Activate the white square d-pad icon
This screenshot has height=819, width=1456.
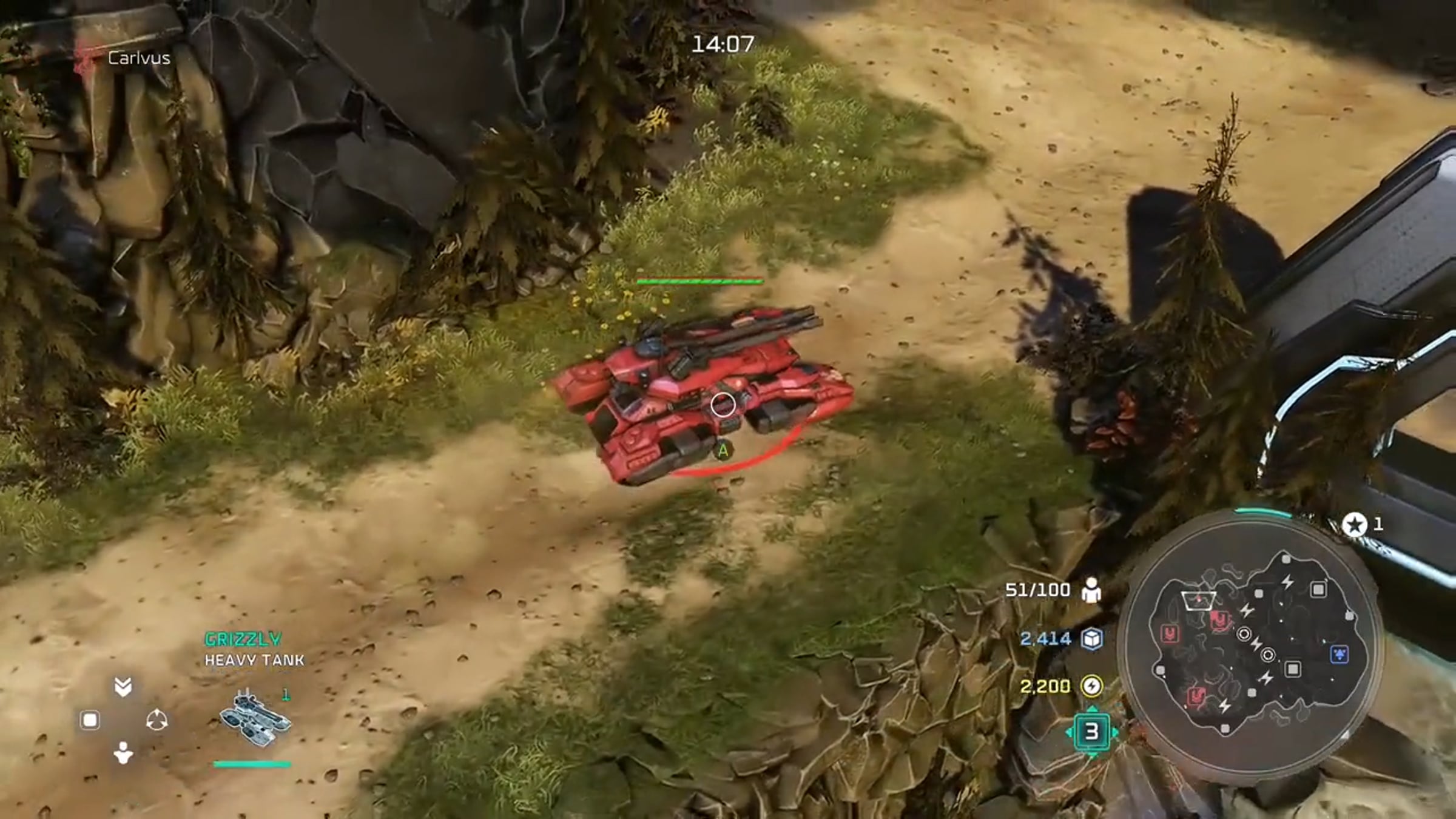pos(90,721)
